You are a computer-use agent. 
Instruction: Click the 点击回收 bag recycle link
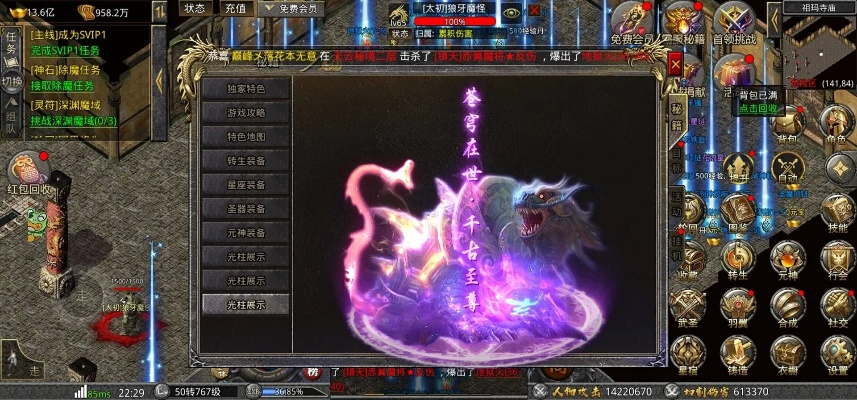tap(759, 108)
